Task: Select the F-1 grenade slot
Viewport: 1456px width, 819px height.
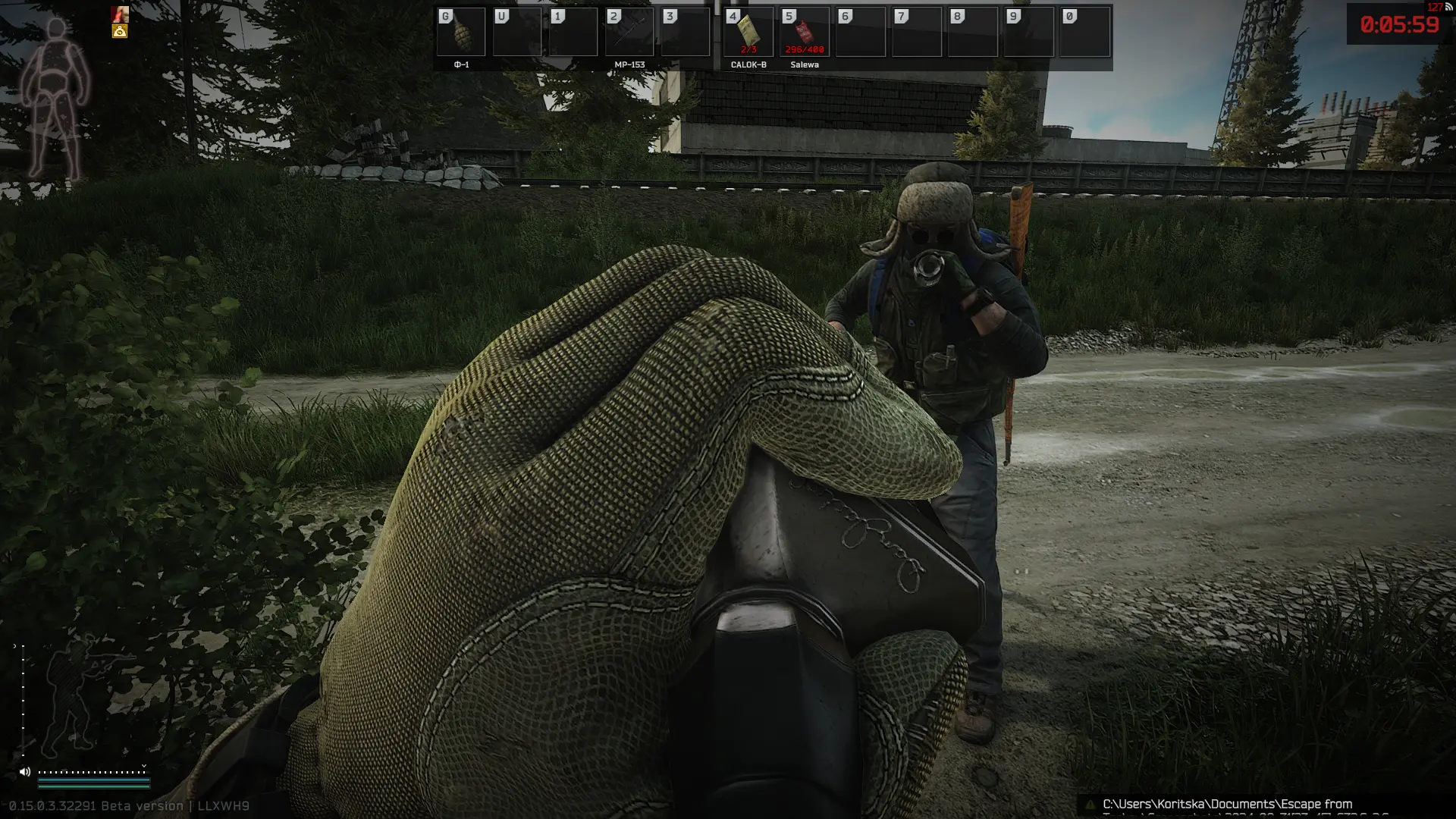Action: [x=461, y=33]
